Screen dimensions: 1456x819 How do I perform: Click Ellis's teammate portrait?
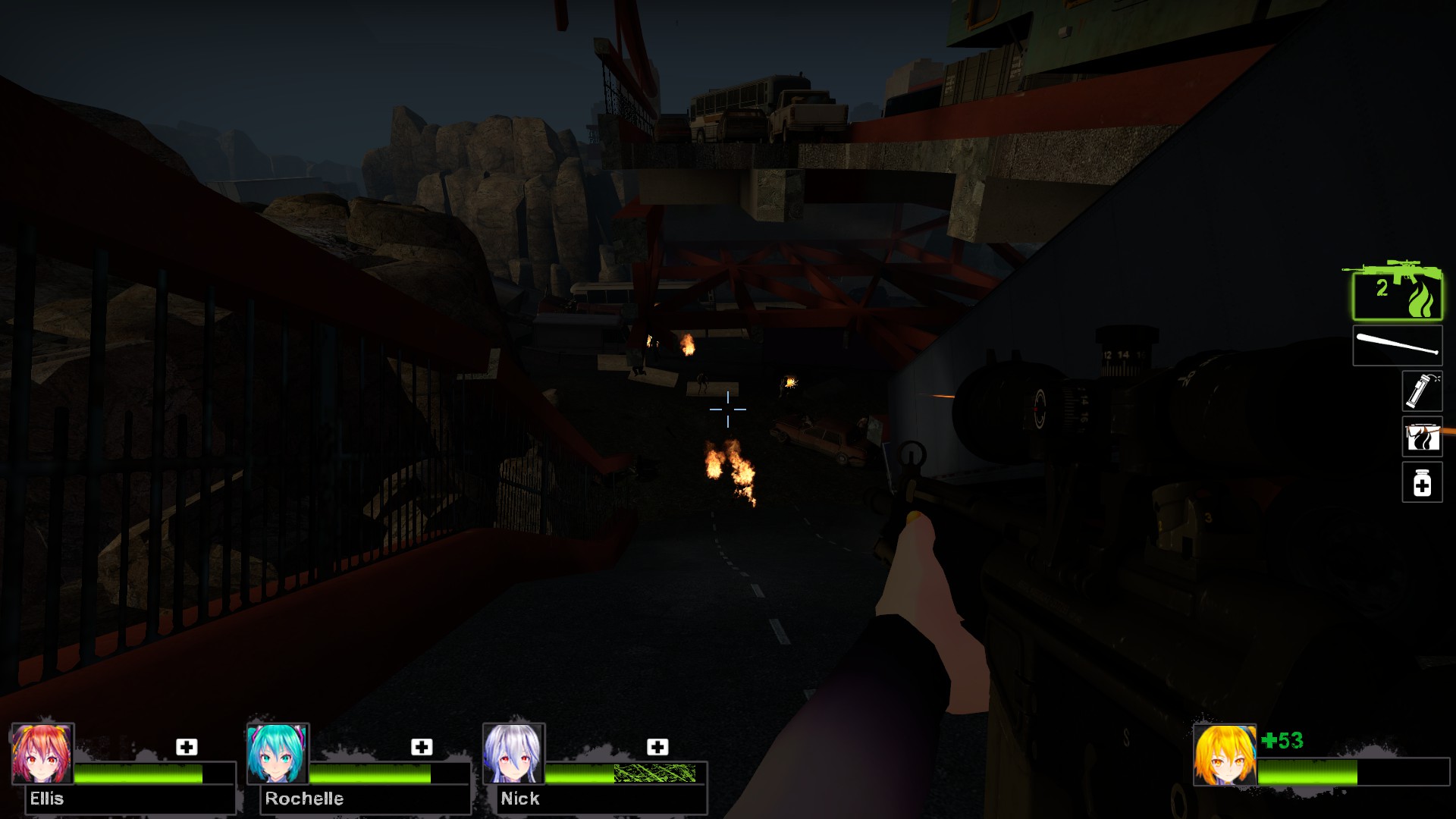[42, 754]
